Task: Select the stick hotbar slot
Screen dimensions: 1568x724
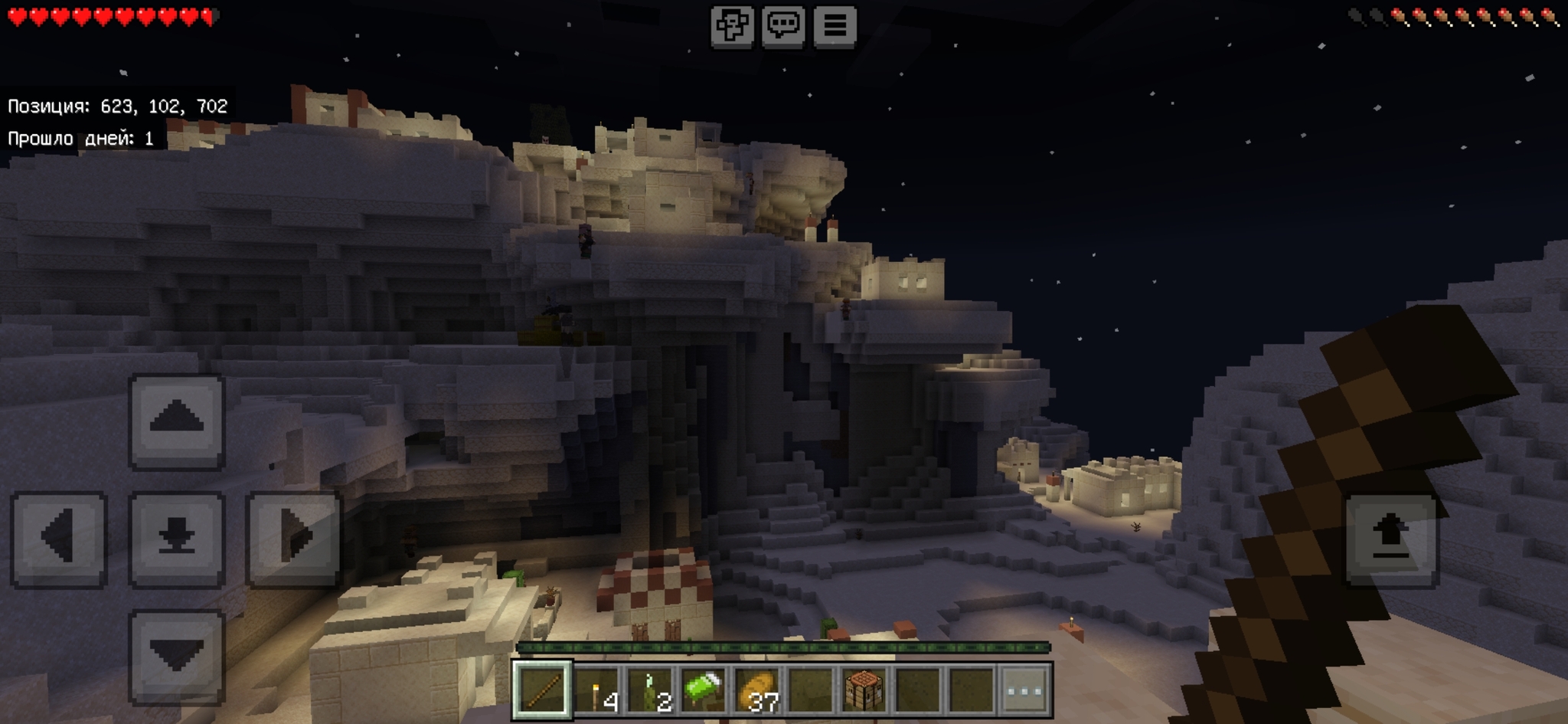Action: pyautogui.click(x=542, y=690)
